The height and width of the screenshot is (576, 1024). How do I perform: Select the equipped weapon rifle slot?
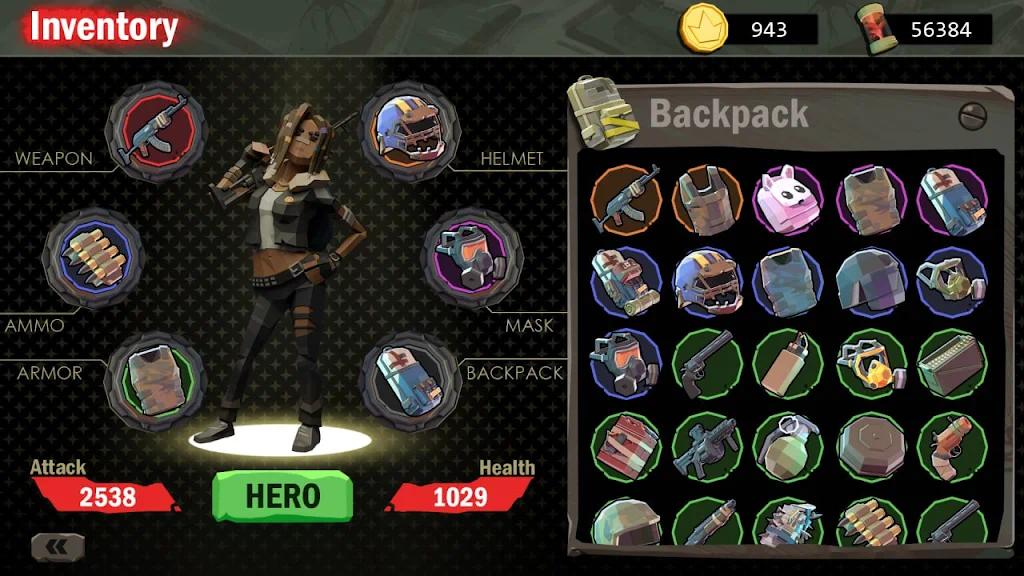click(156, 132)
